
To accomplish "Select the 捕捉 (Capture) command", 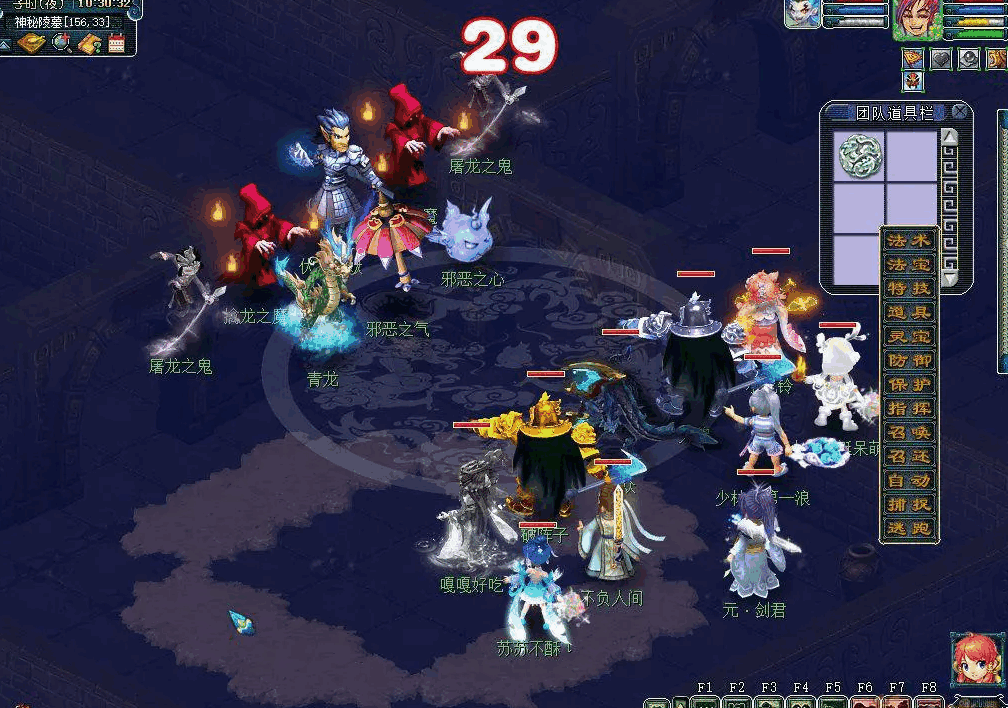I will [x=909, y=505].
